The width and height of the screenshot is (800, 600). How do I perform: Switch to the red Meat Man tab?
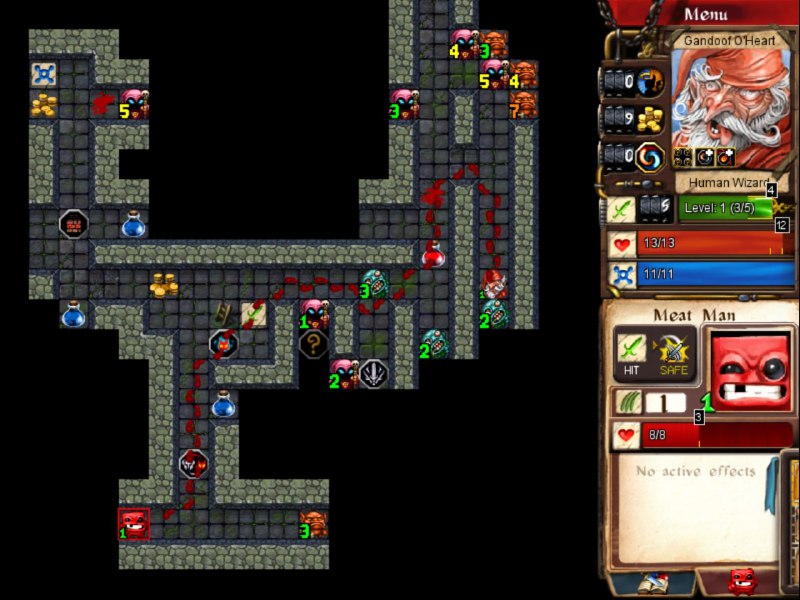pos(741,582)
